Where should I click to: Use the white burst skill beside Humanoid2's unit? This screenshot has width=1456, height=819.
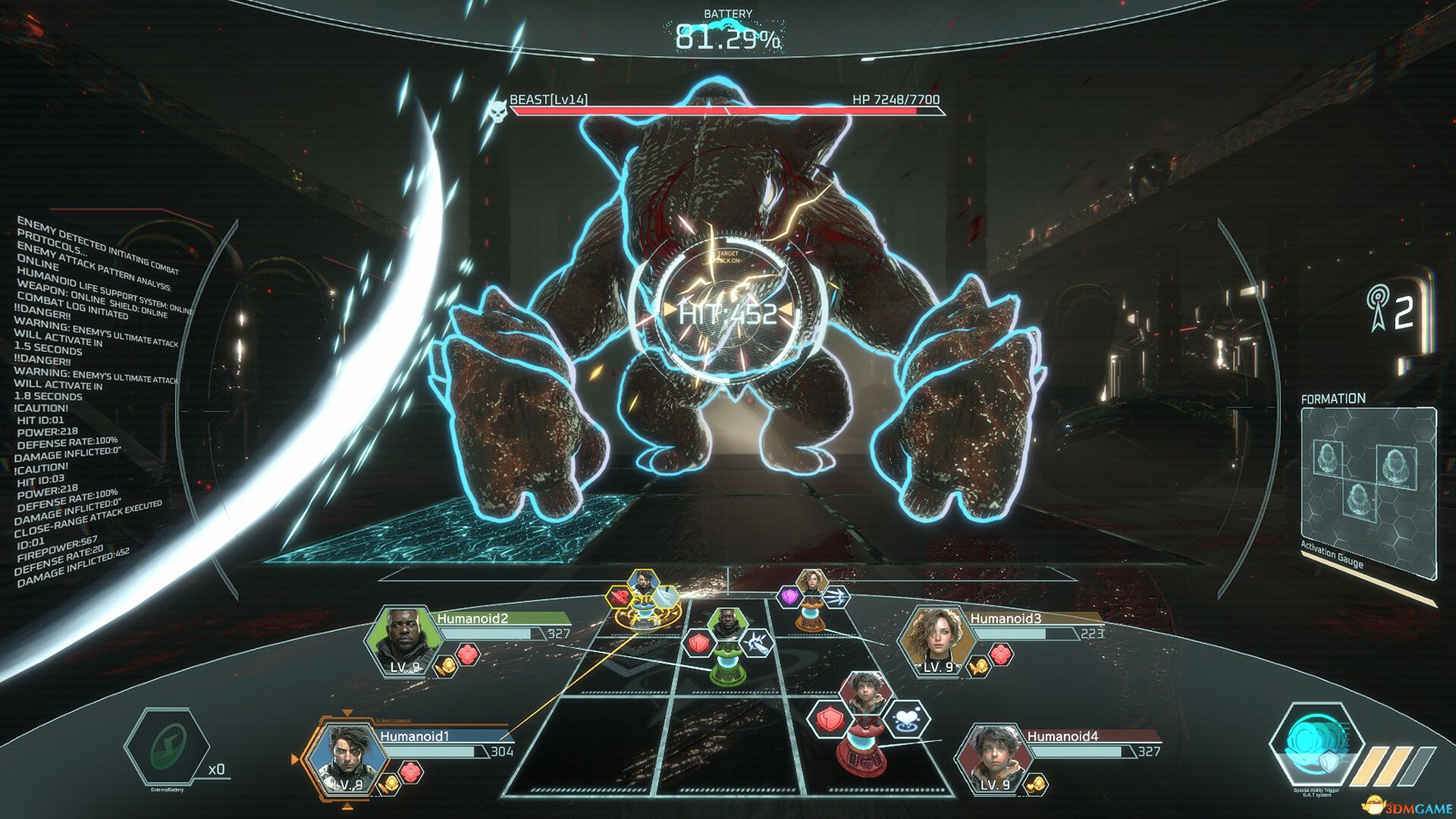pyautogui.click(x=755, y=644)
